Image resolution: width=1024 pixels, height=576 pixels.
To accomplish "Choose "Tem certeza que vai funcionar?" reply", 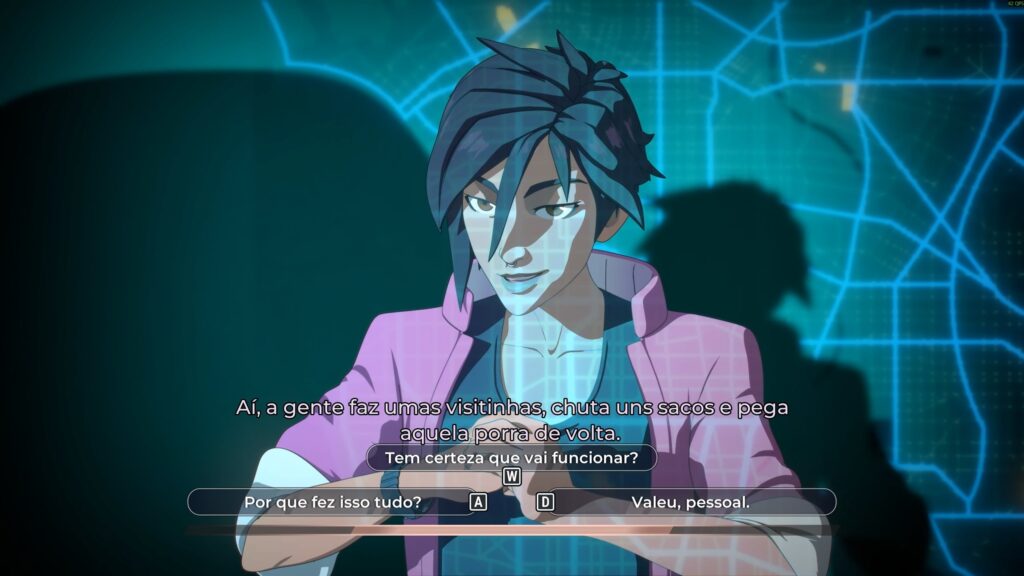I will (511, 458).
